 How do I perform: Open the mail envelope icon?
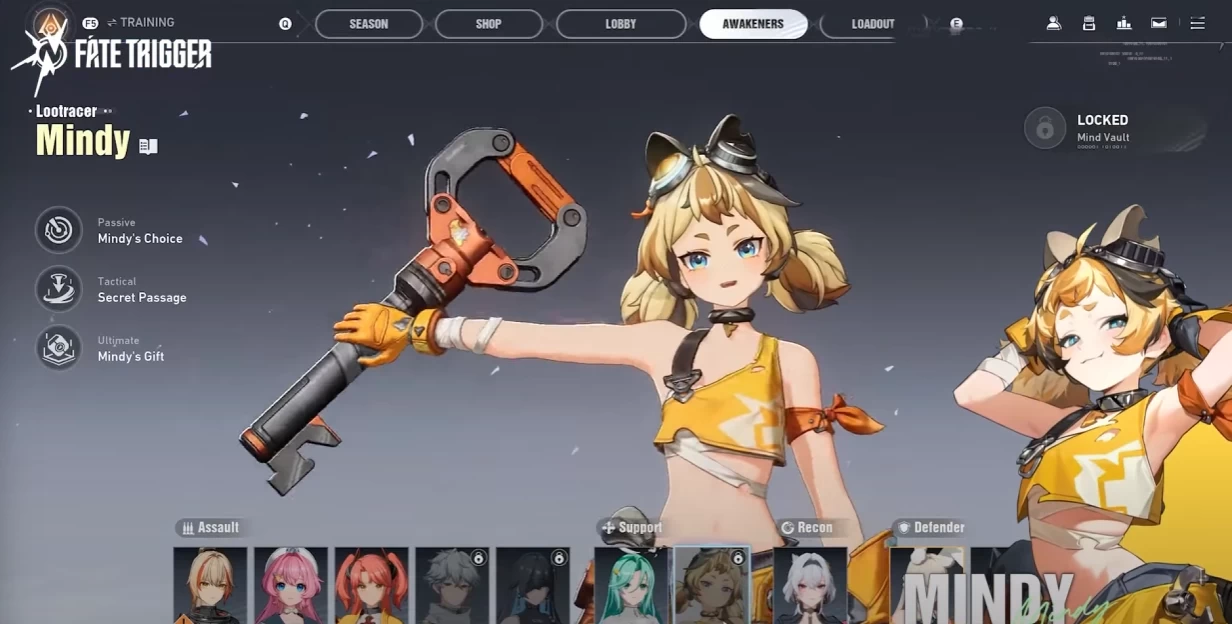pyautogui.click(x=1159, y=23)
